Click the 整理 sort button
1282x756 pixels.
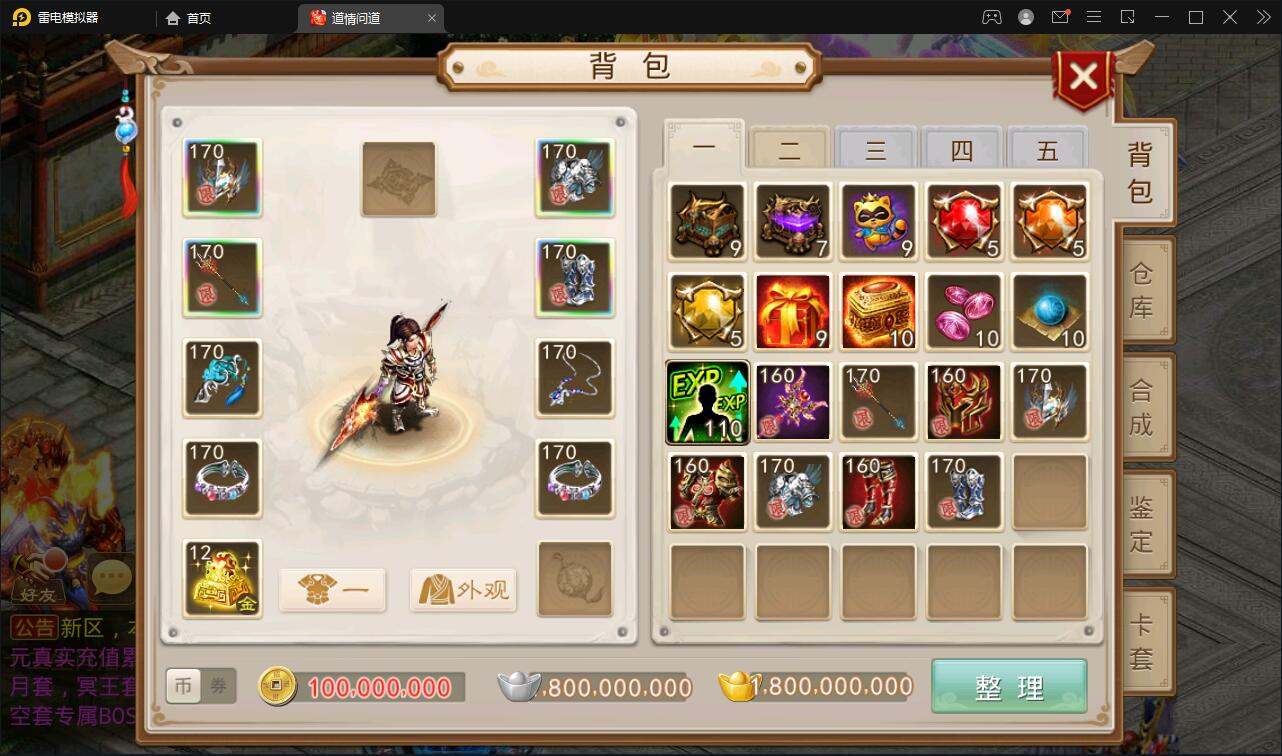[1009, 687]
